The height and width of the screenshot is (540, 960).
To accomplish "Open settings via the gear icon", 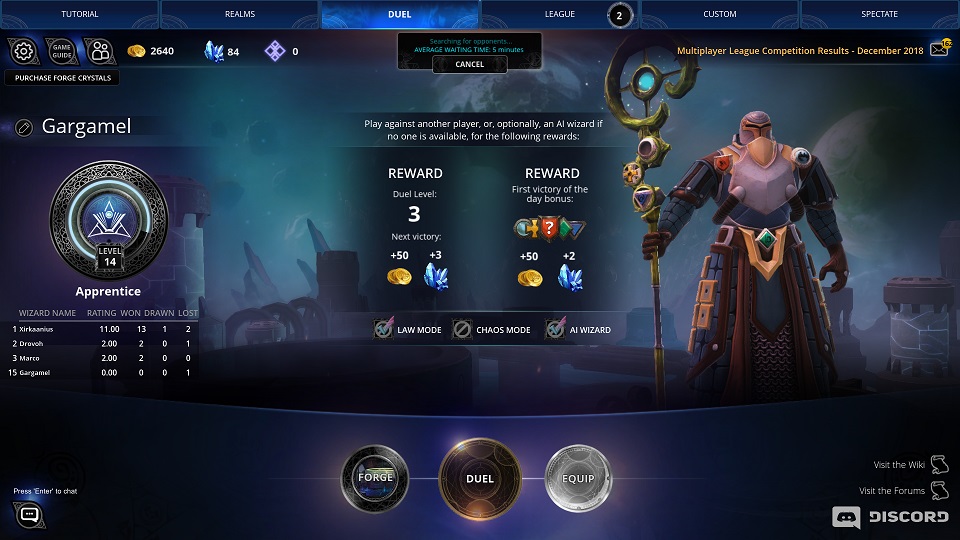I will [x=23, y=51].
